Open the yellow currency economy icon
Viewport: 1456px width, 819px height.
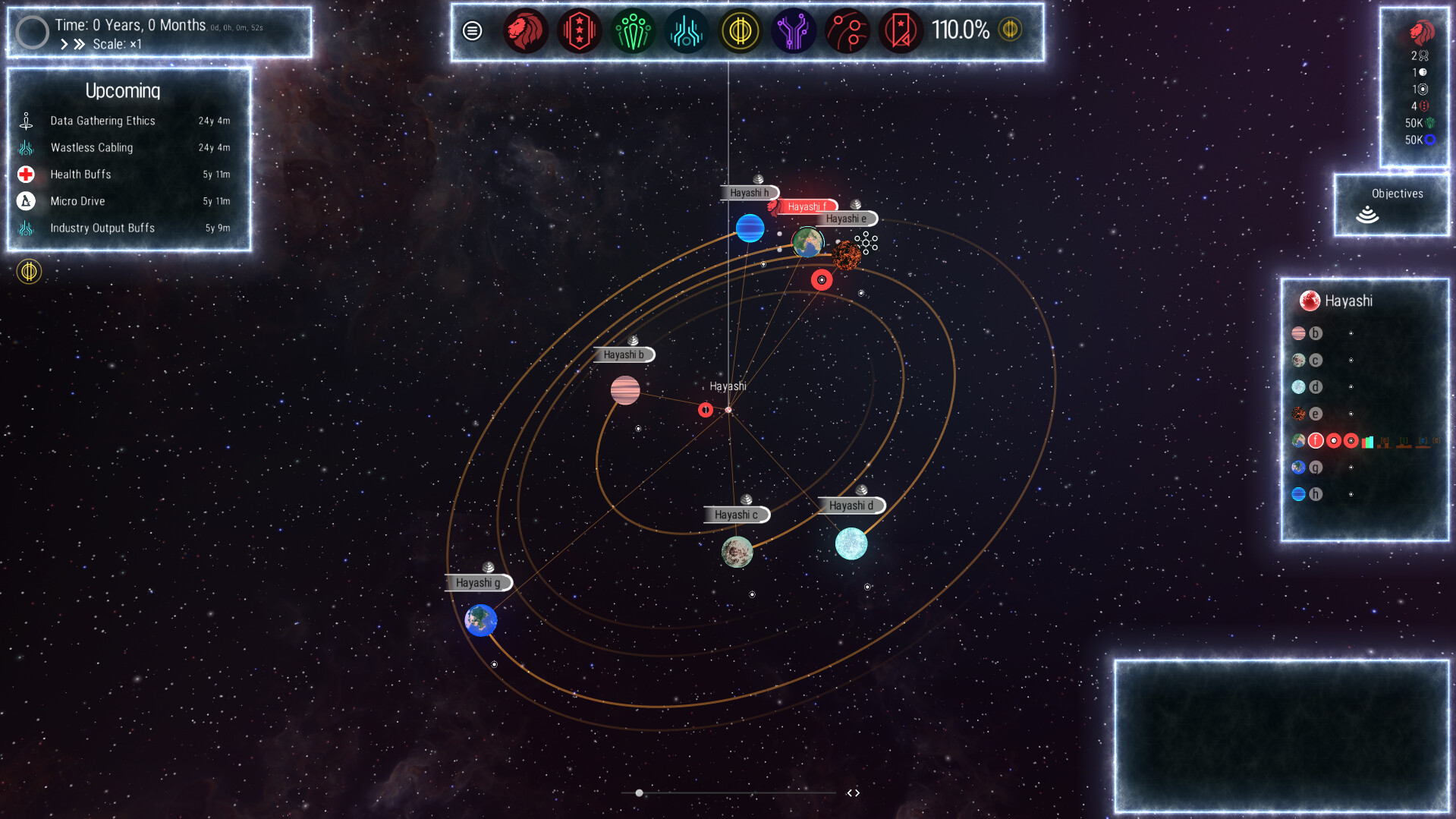point(741,31)
